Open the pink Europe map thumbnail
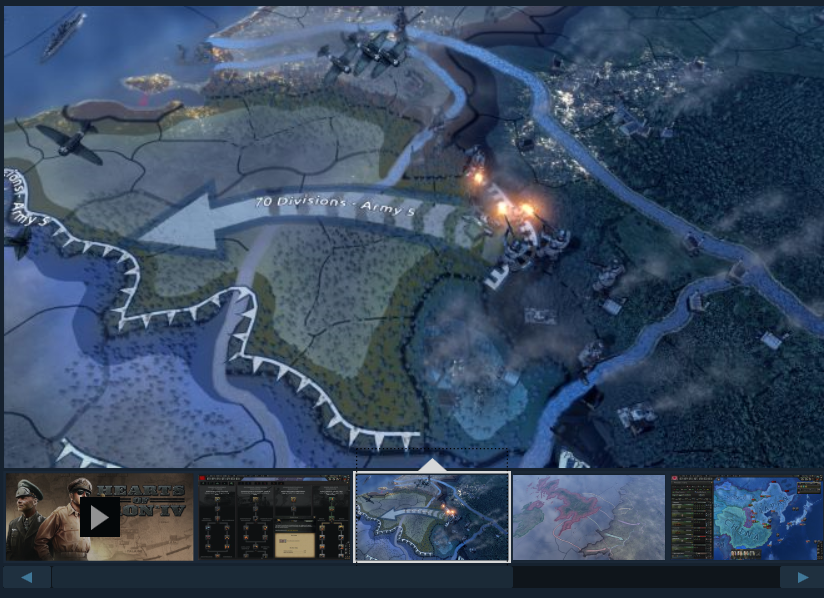Viewport: 824px width, 598px height. [x=588, y=517]
